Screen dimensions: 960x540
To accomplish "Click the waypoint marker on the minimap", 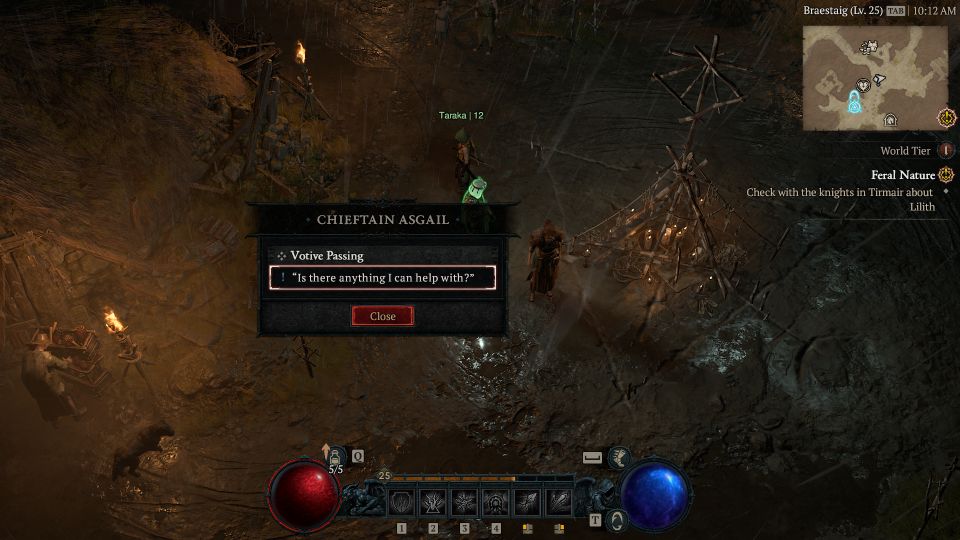I will coord(856,102).
